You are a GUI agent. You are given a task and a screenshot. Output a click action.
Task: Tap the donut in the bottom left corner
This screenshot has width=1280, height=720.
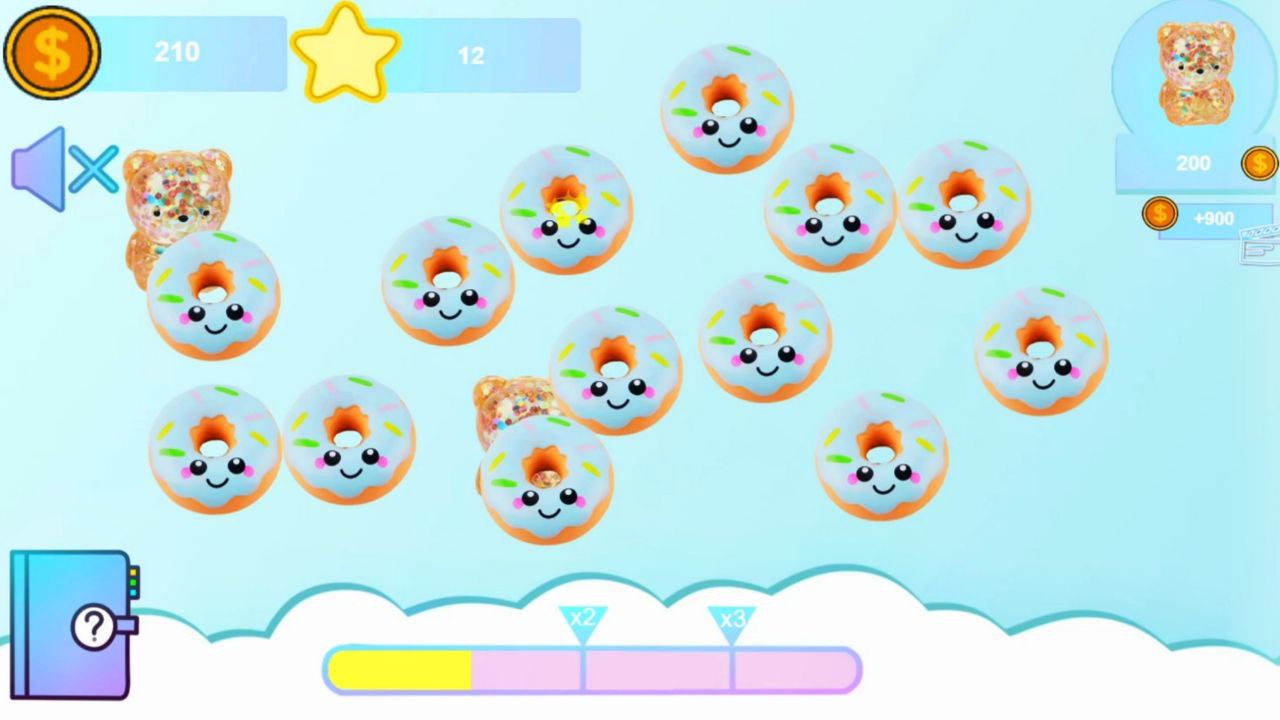[213, 450]
